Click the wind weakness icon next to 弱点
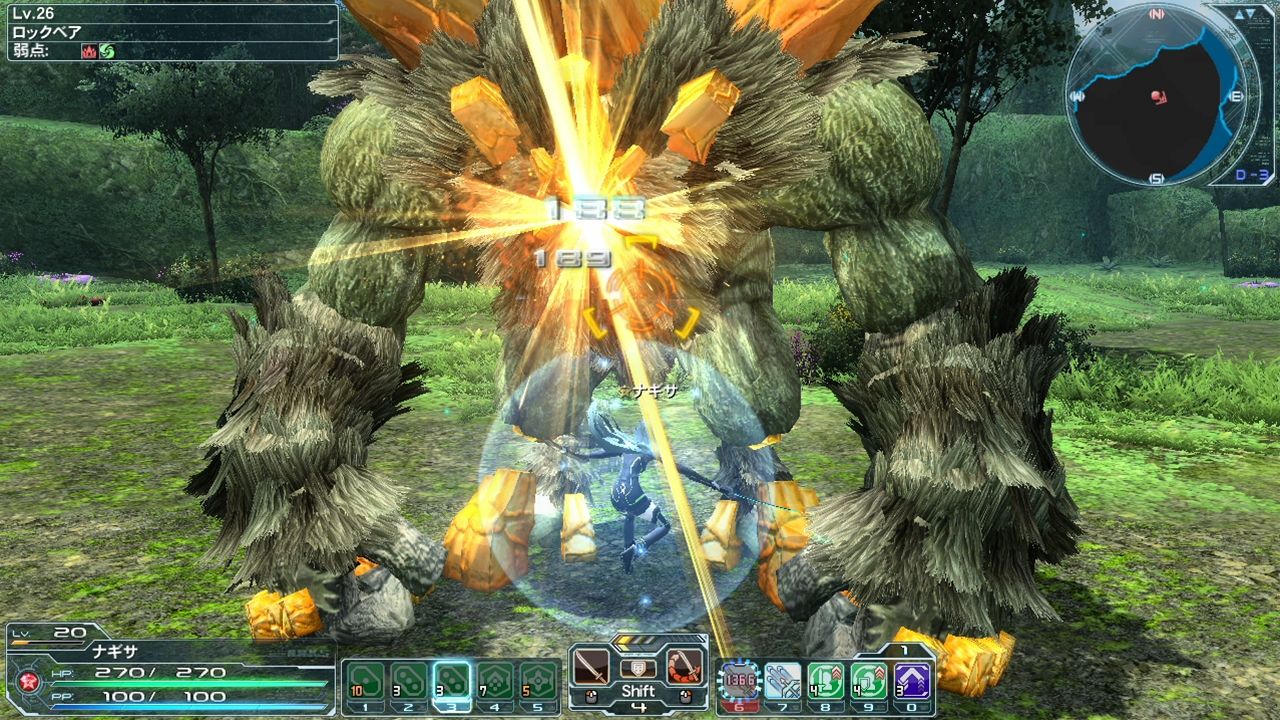The width and height of the screenshot is (1280, 720). tap(107, 51)
